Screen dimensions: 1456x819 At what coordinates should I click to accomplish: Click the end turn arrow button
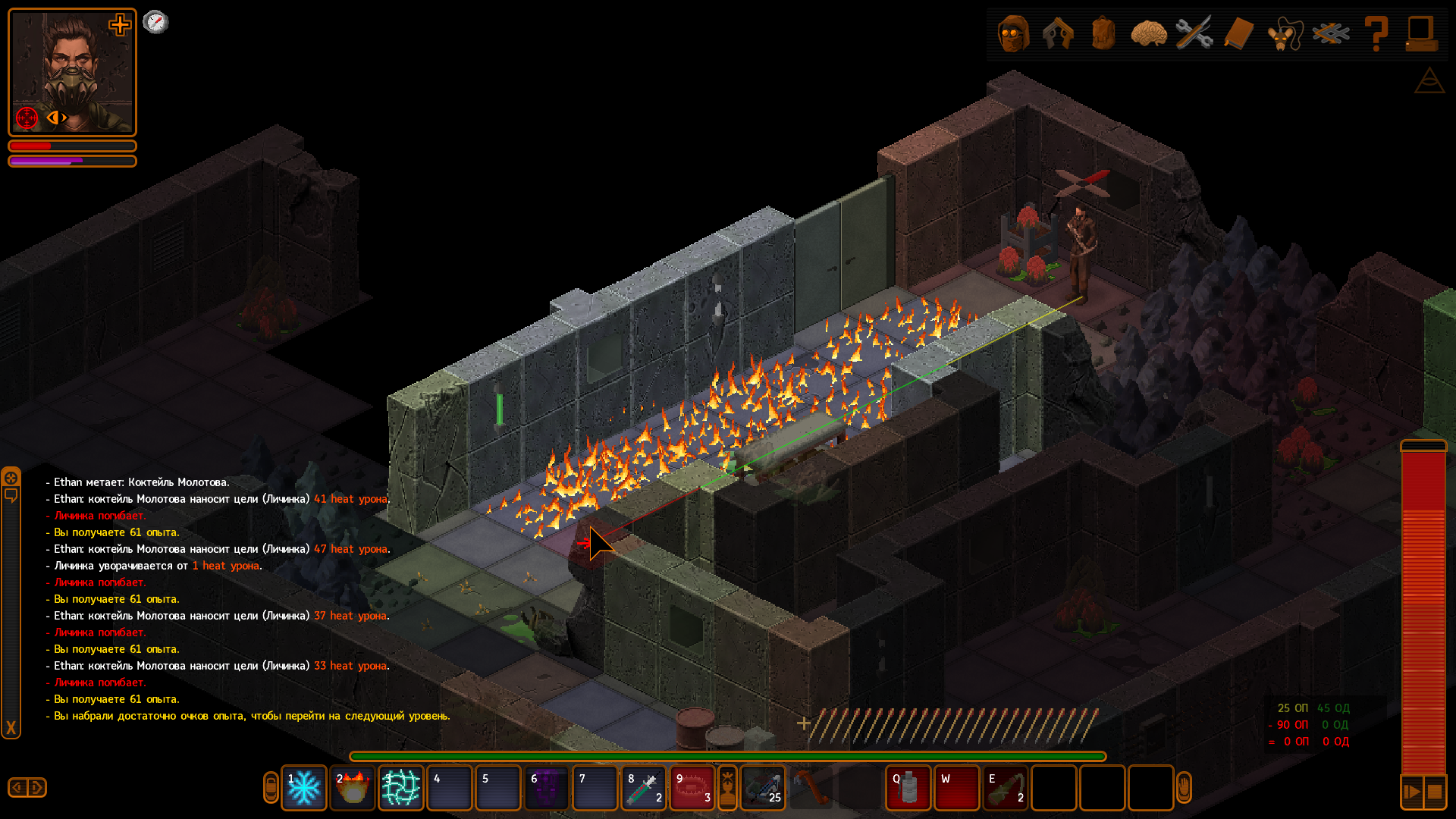pos(1411,792)
